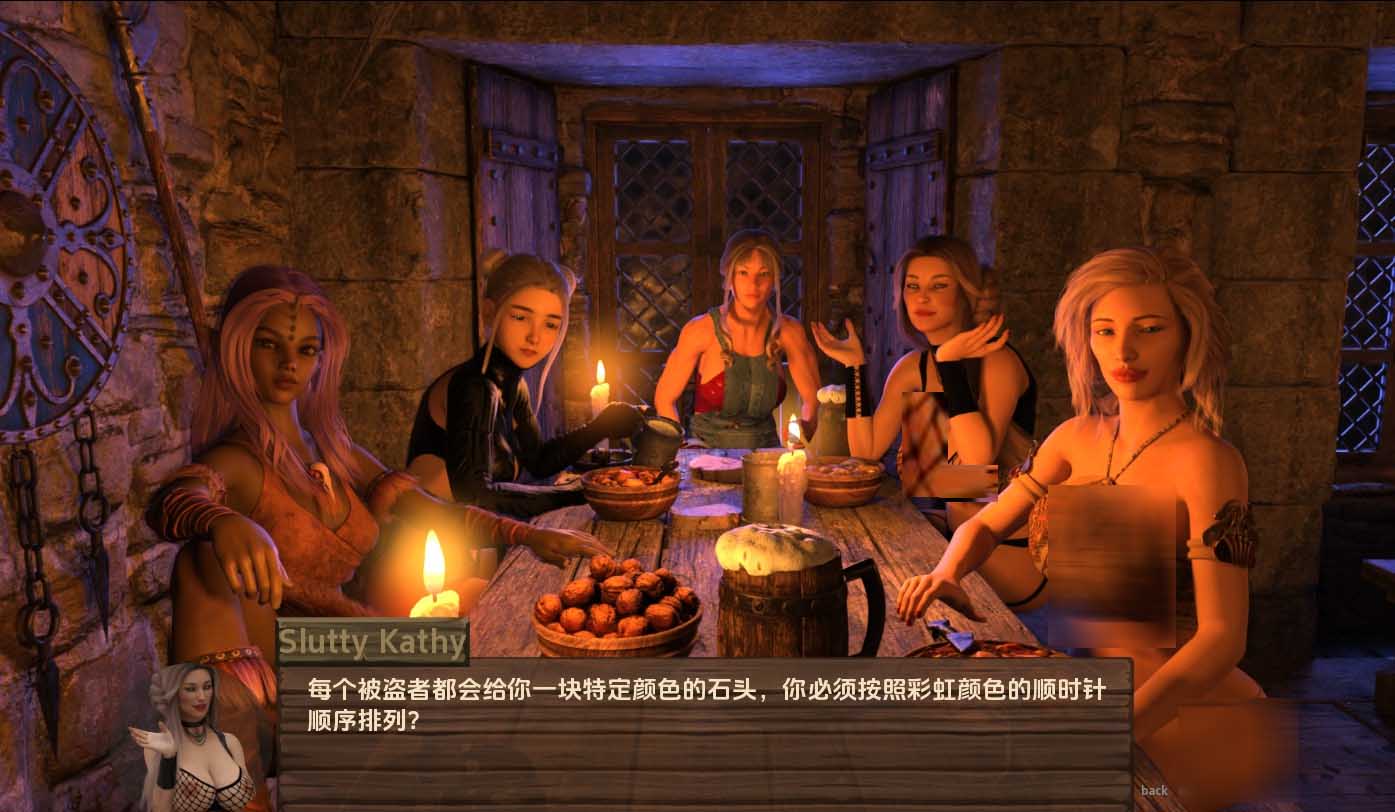The image size is (1395, 812).
Task: Select the lit candle near the dialogue box
Action: pyautogui.click(x=435, y=580)
